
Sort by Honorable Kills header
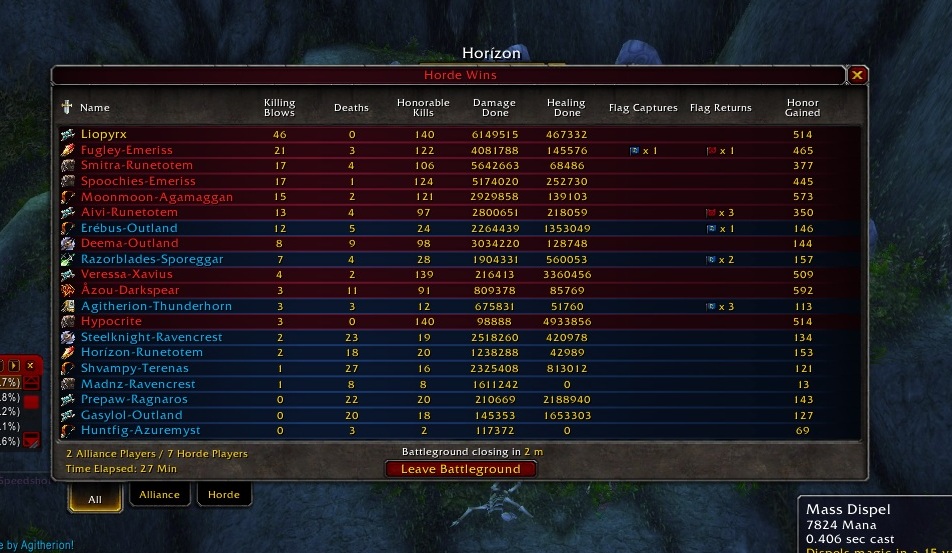pos(423,107)
